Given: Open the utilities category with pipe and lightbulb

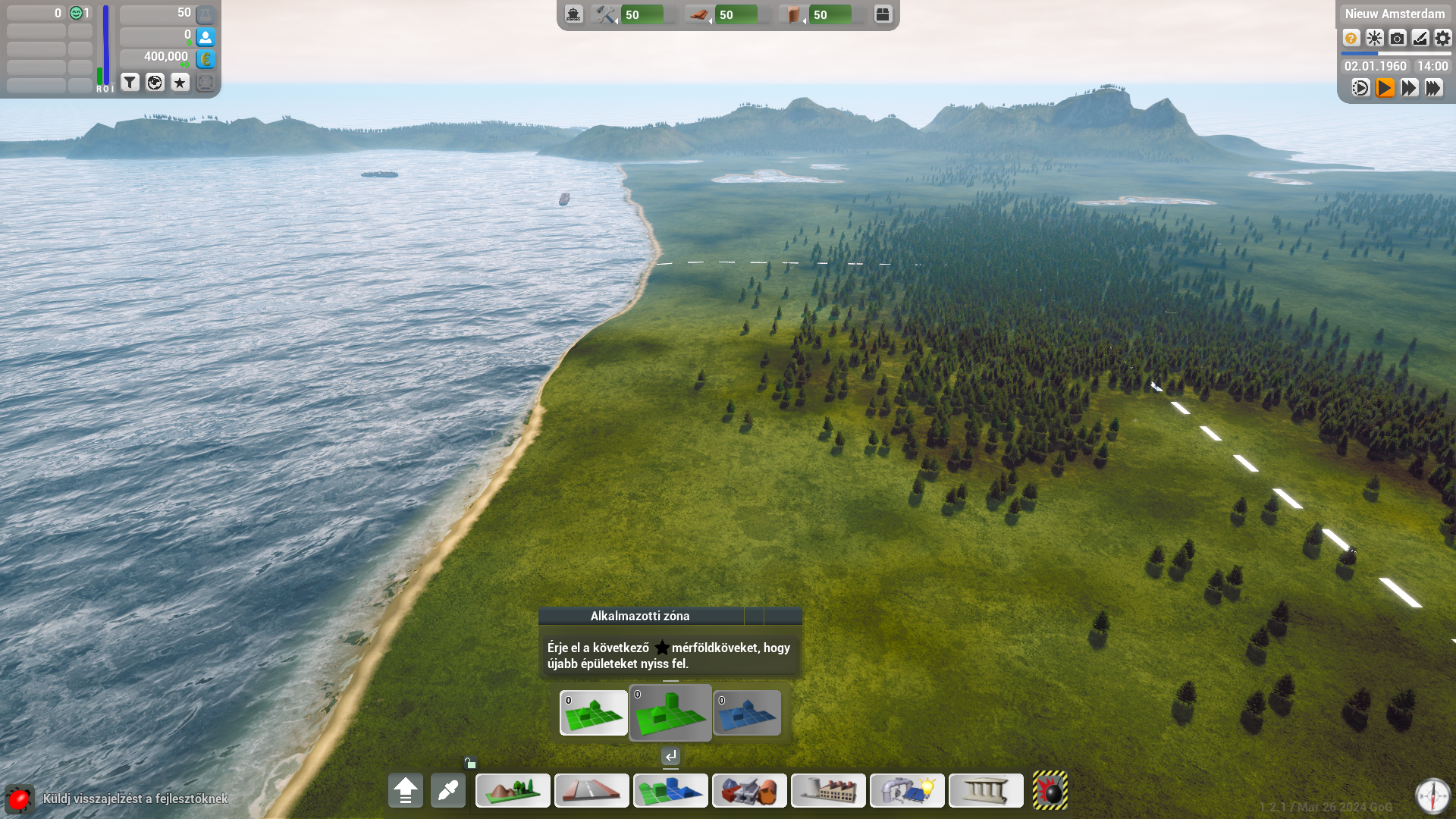Looking at the screenshot, I should pos(907,791).
